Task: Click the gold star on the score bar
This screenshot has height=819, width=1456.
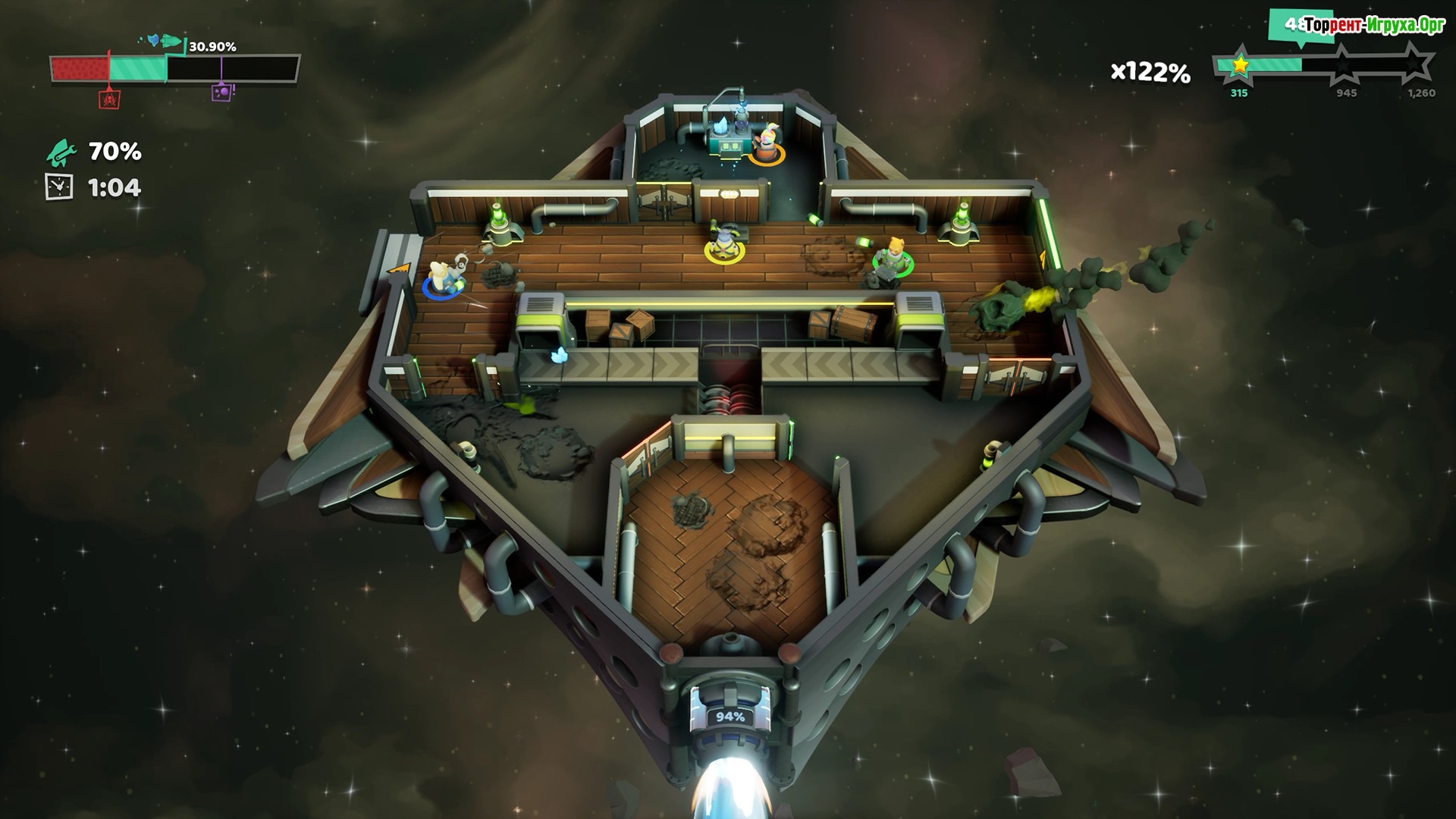Action: pyautogui.click(x=1240, y=66)
